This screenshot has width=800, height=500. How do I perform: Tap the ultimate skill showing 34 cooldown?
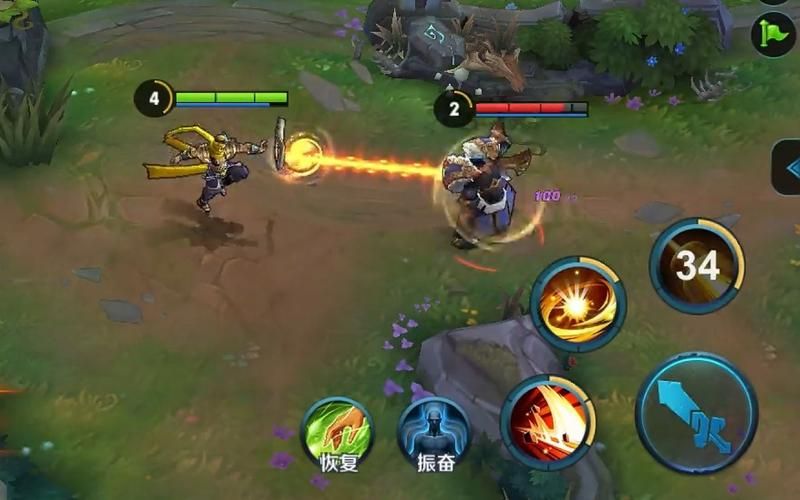point(697,266)
